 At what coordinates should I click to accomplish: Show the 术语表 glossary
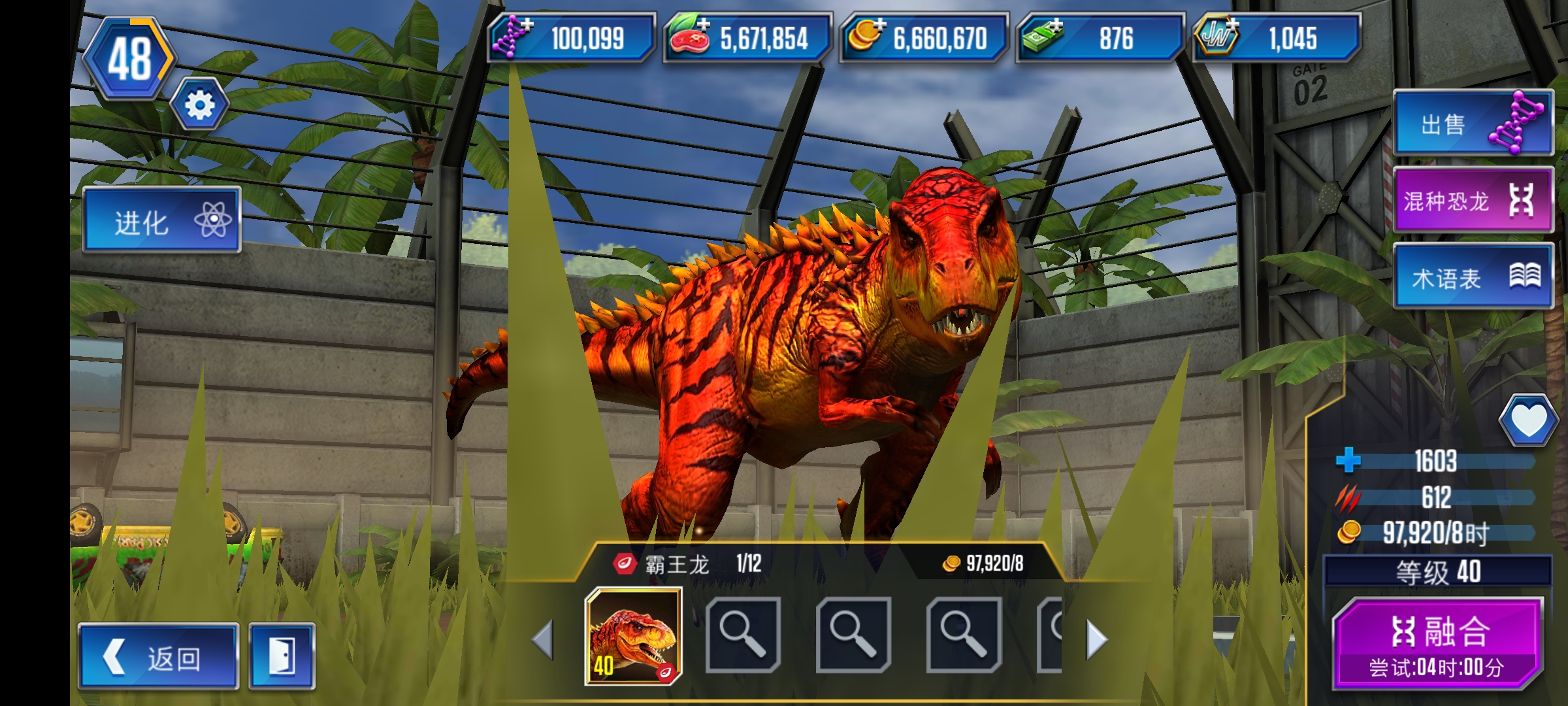point(1473,277)
